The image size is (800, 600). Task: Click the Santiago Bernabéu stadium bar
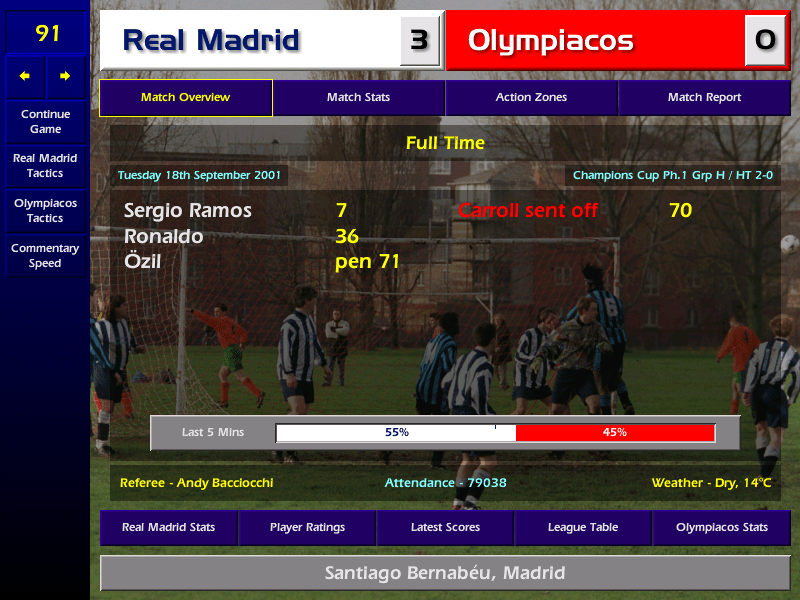[445, 573]
